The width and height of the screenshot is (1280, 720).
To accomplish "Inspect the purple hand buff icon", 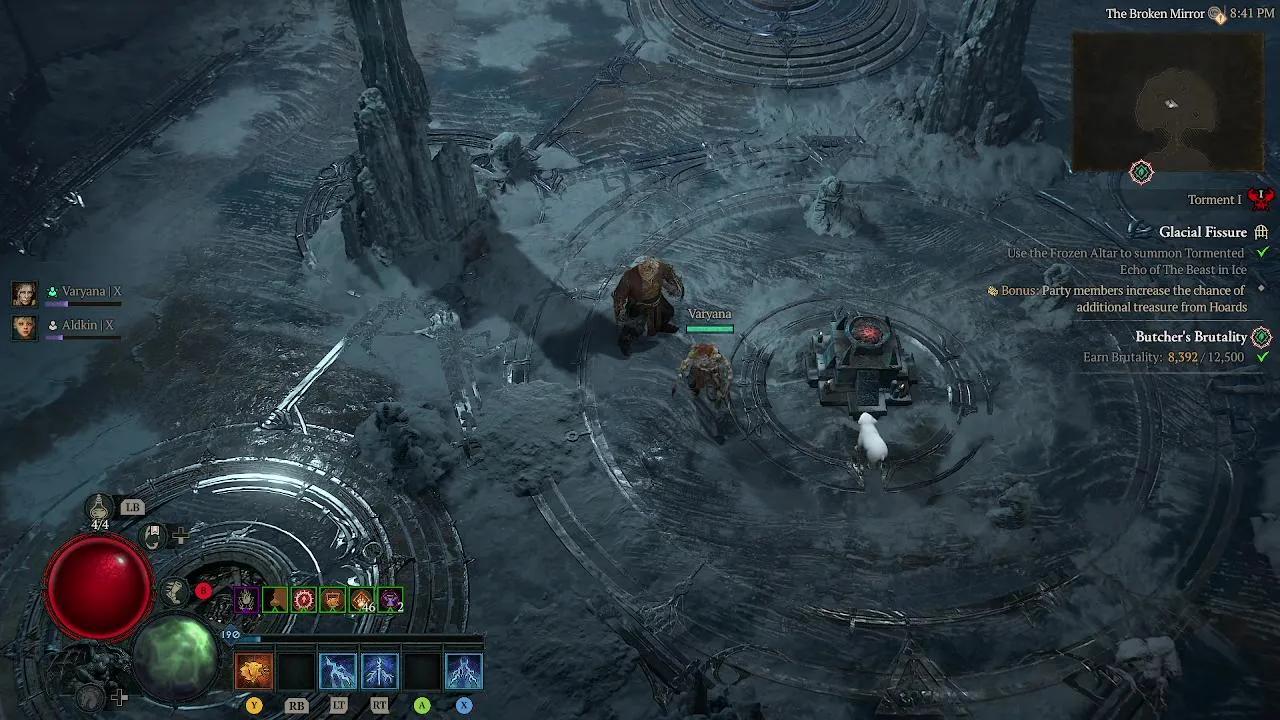I will click(247, 599).
